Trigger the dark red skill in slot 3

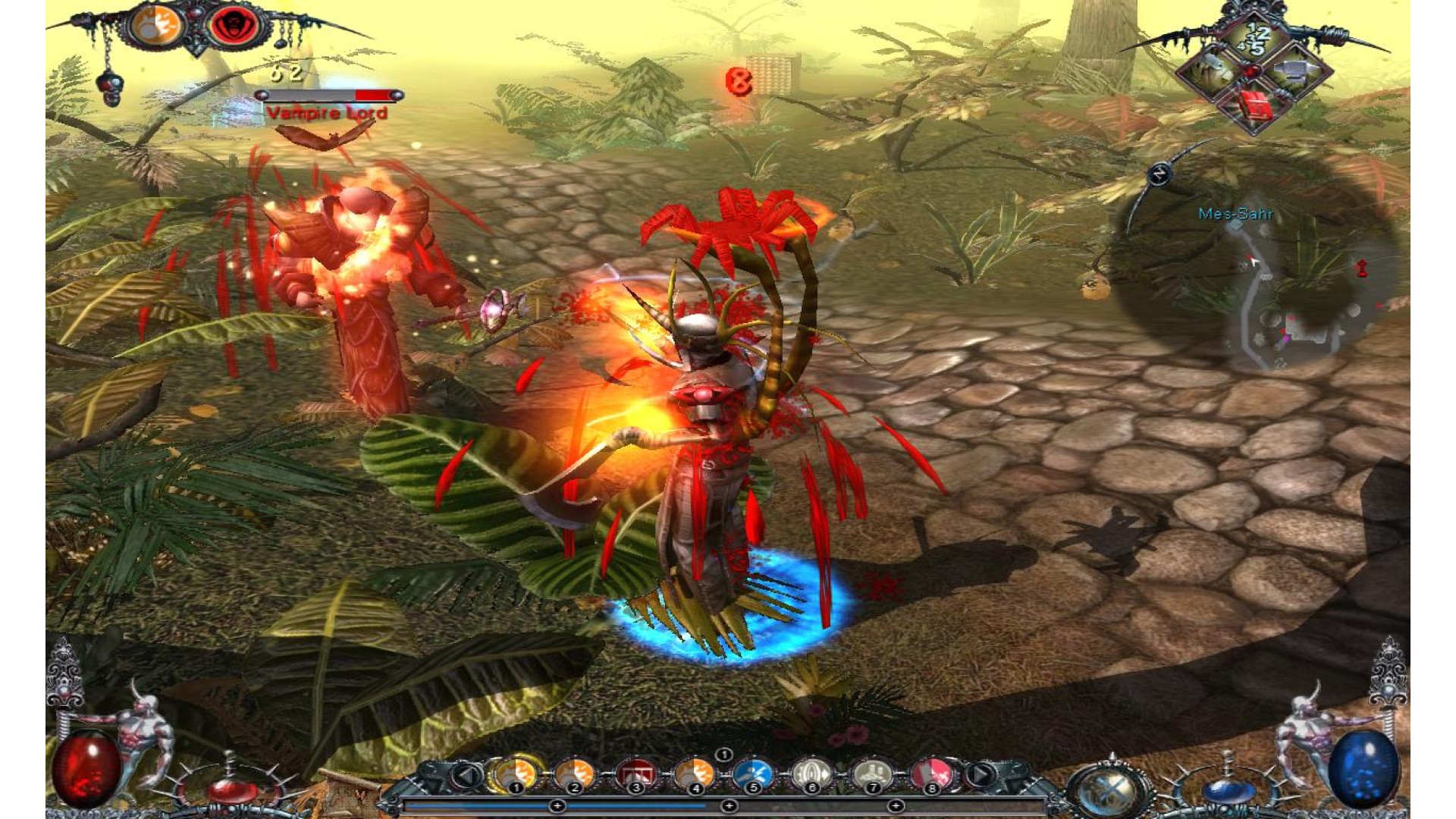pos(635,774)
